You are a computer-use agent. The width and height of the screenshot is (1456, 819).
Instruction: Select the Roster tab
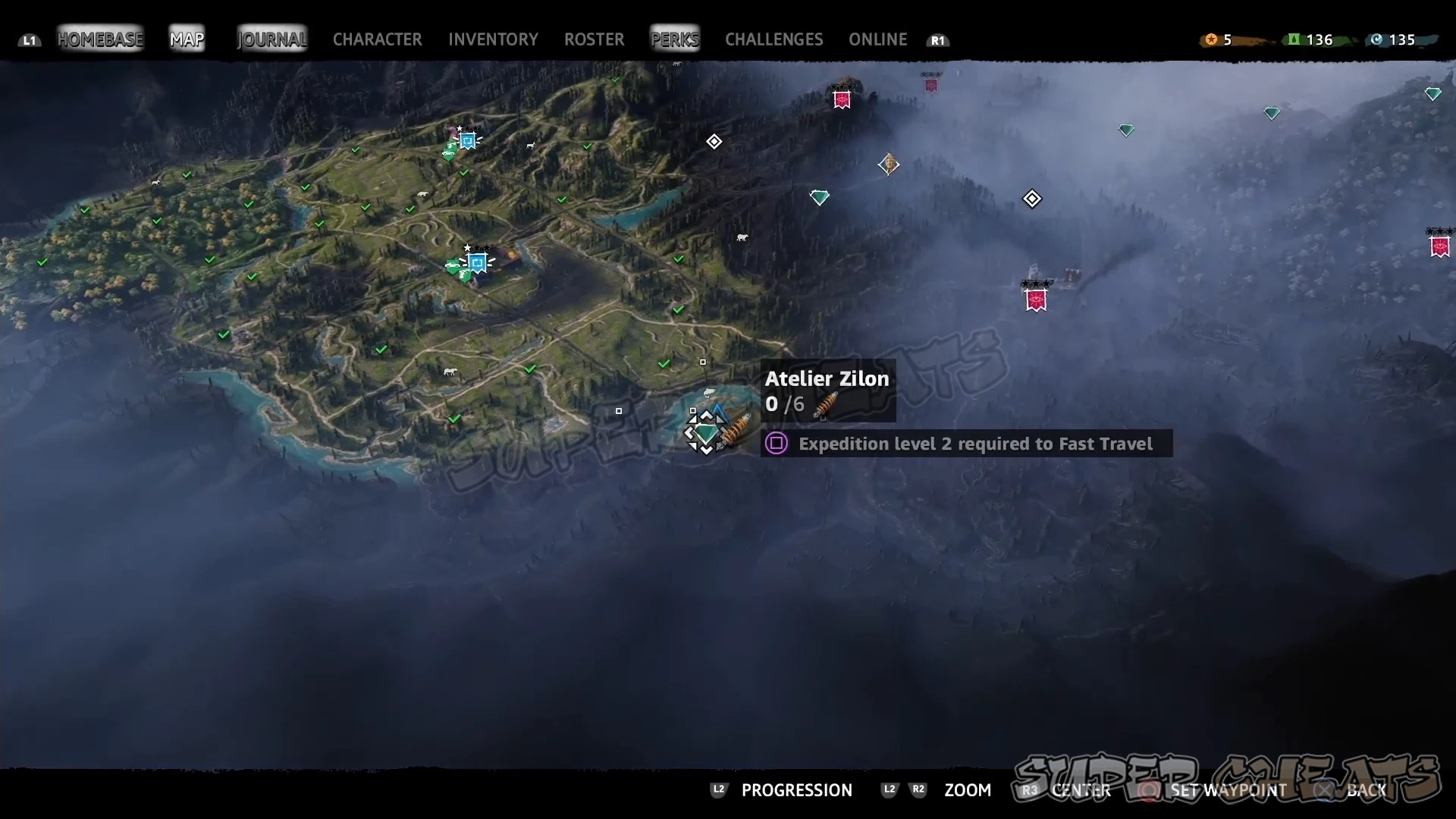coord(594,39)
